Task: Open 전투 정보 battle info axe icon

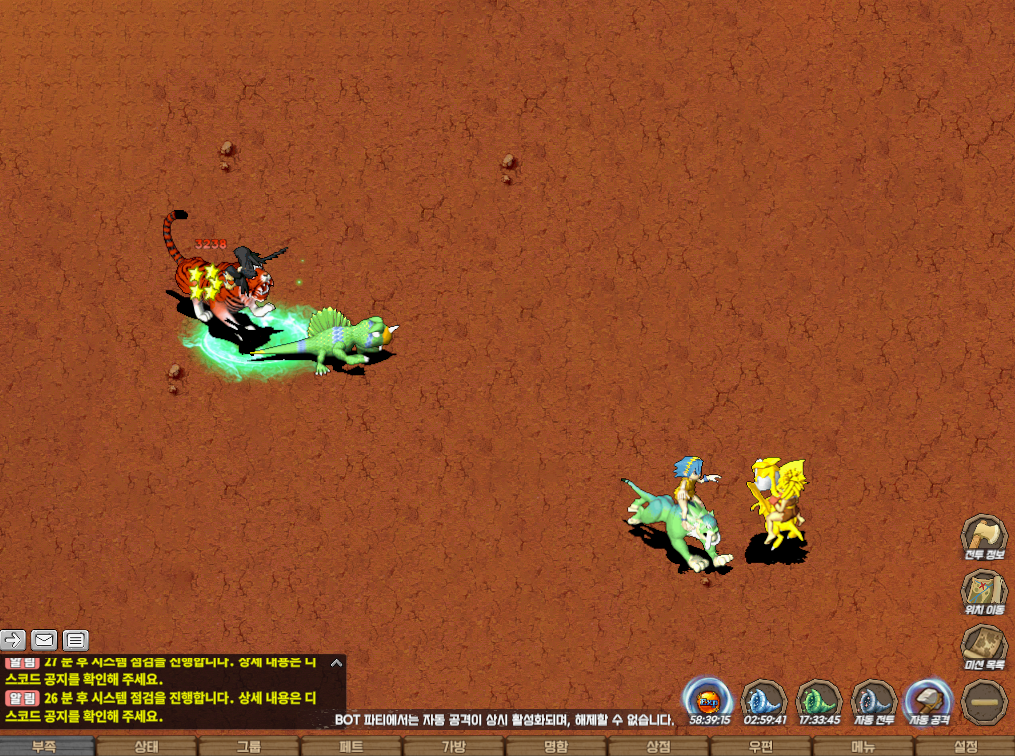Action: coord(984,537)
